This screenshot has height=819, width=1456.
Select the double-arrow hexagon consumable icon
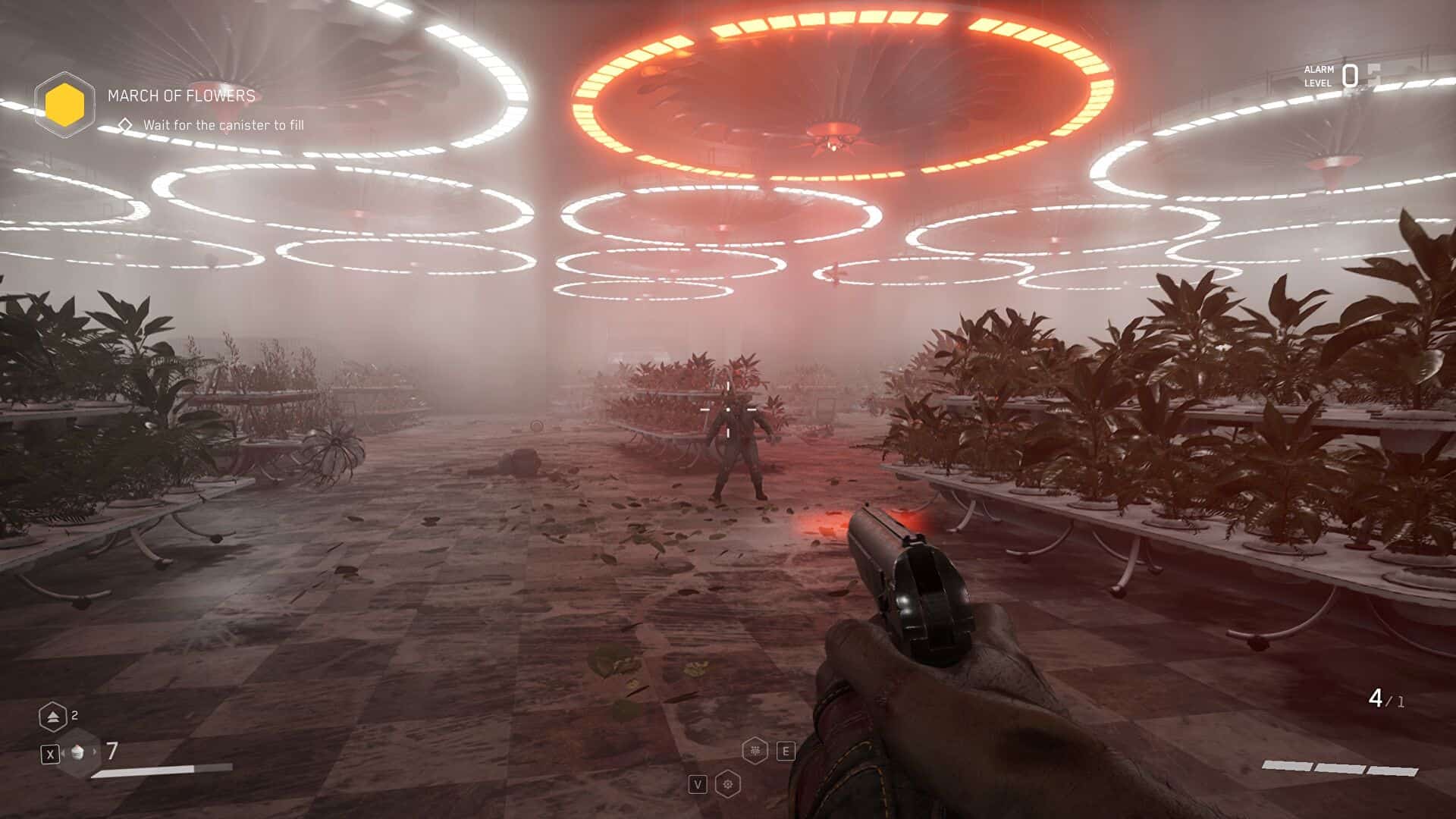(52, 717)
